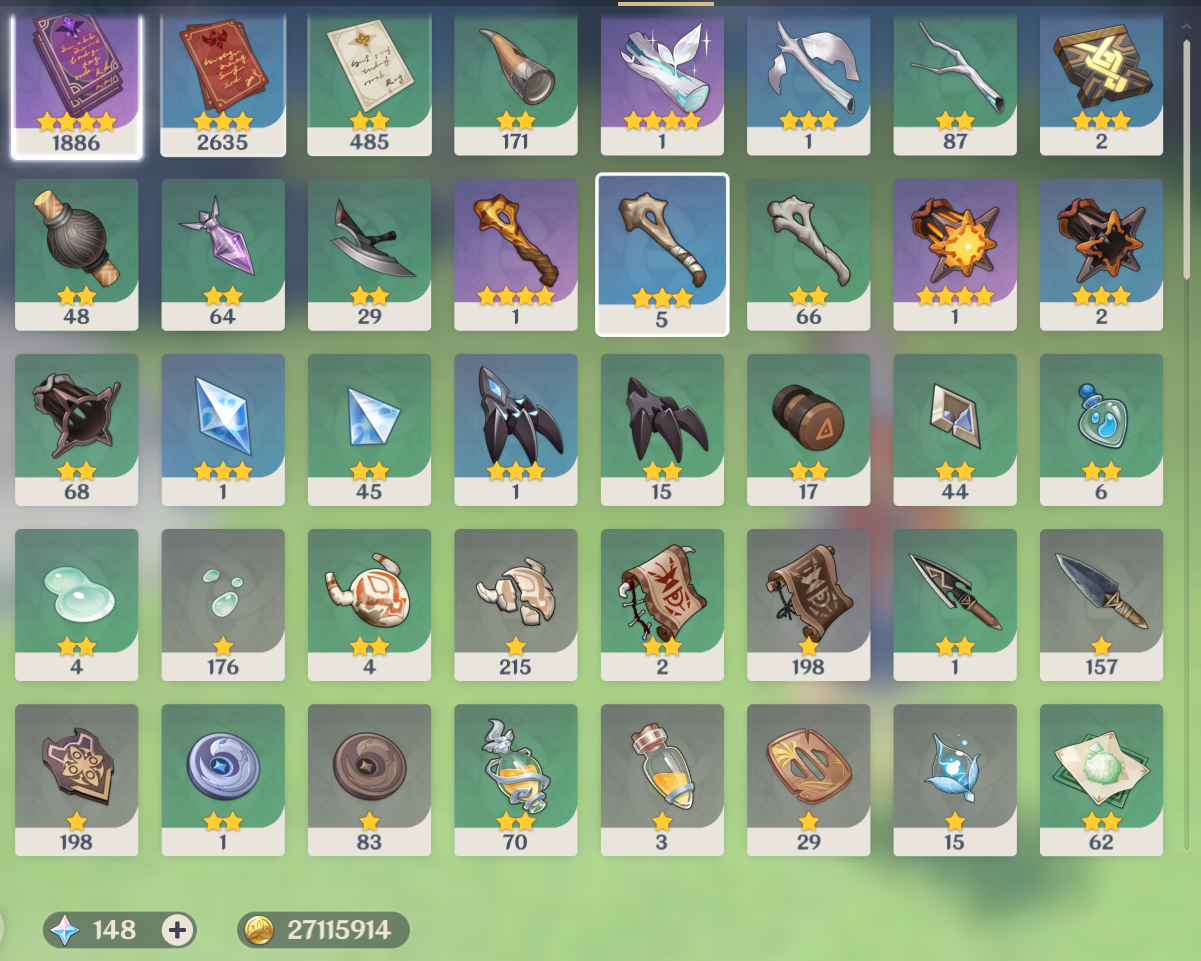Choose the silver round coin insignia
This screenshot has width=1201, height=961.
point(222,779)
